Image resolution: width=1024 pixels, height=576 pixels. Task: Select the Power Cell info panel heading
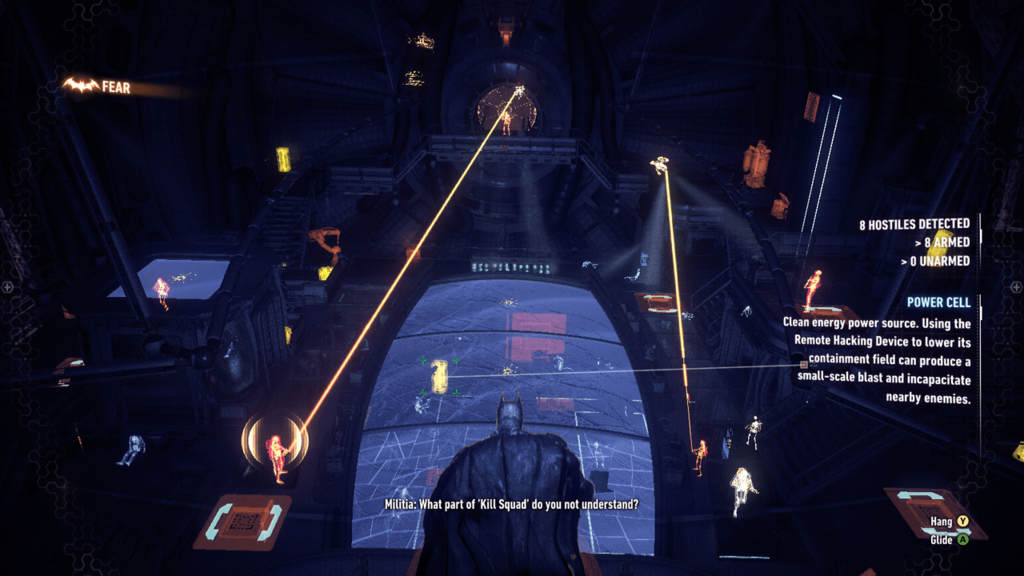(x=939, y=301)
